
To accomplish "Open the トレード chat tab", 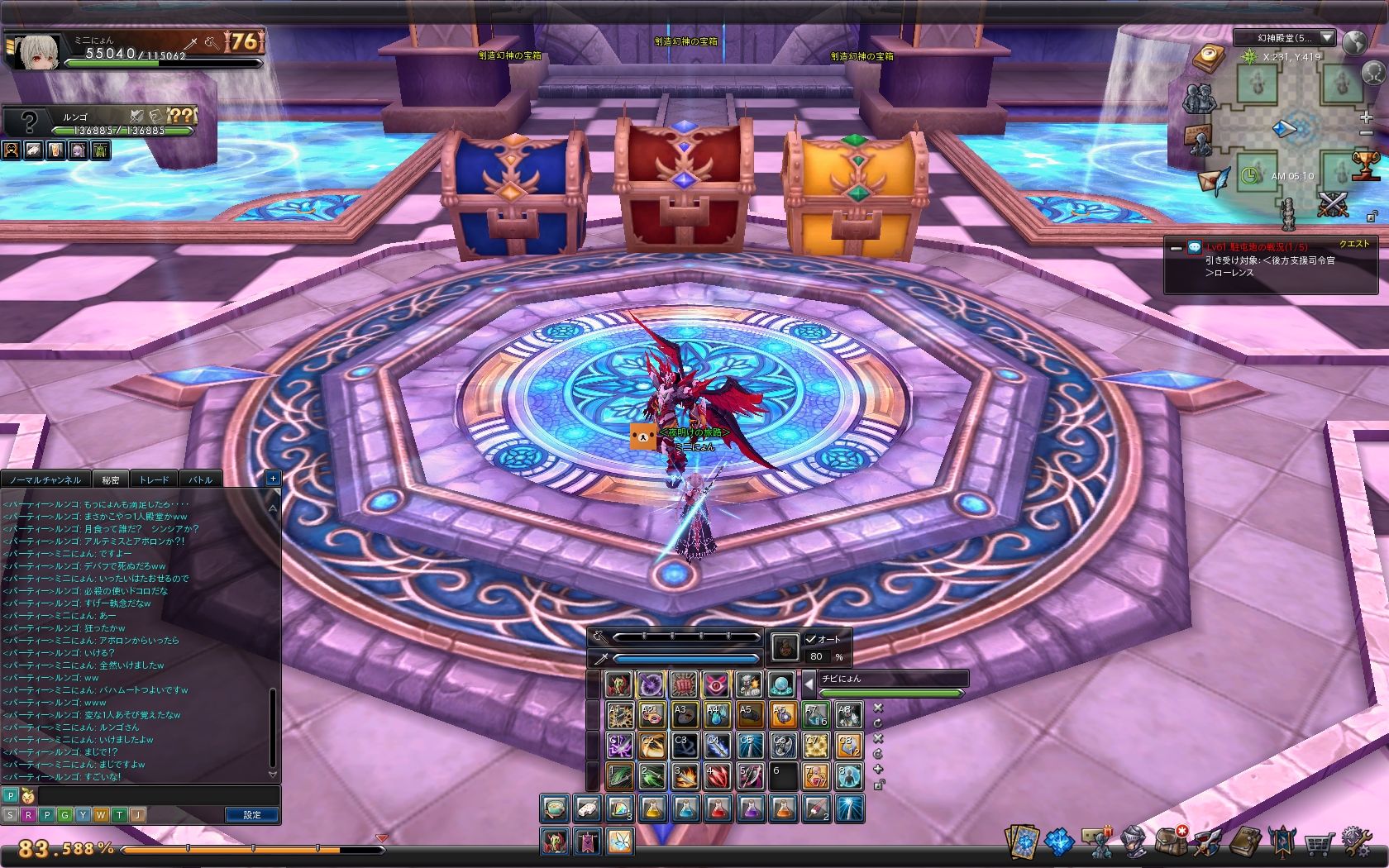I will [154, 479].
